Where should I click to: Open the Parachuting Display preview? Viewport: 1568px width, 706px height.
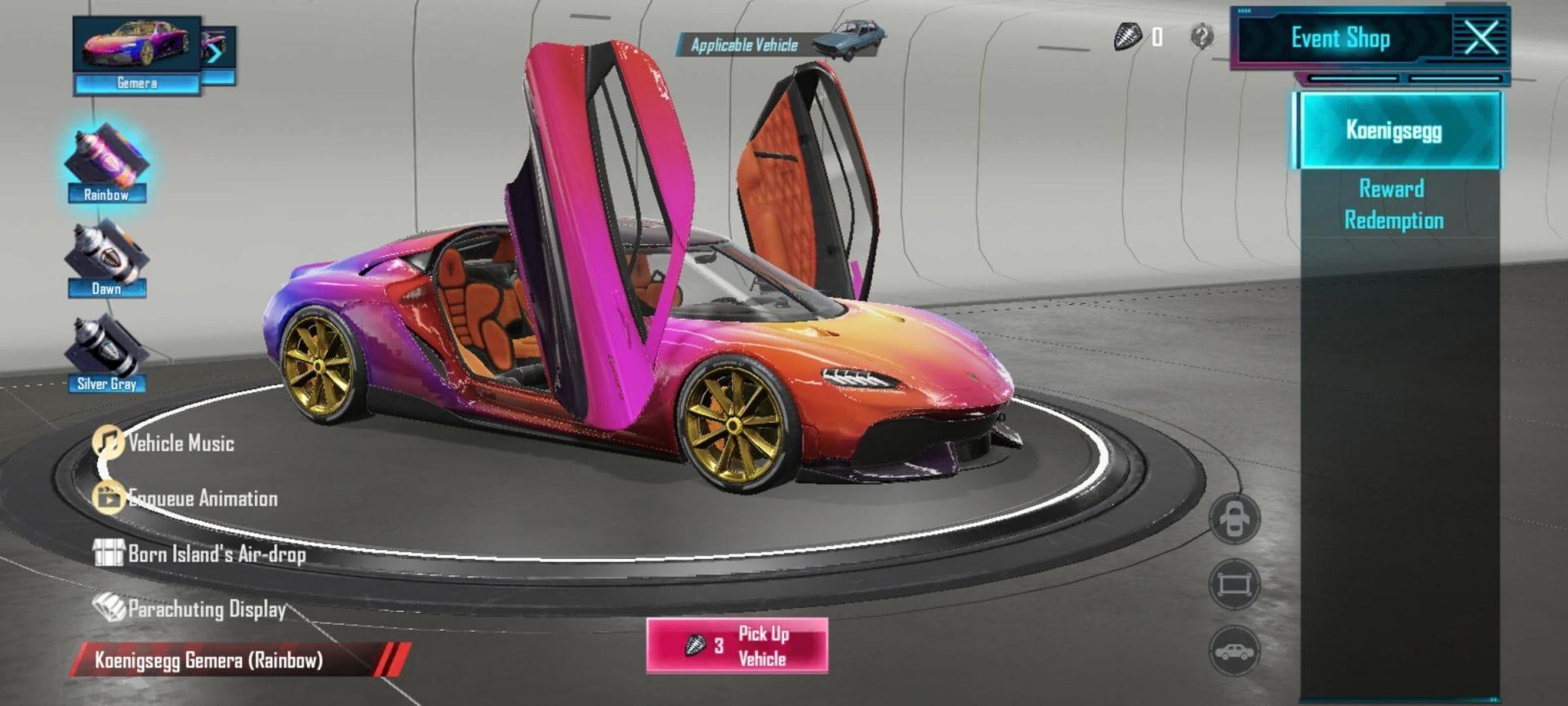point(190,609)
